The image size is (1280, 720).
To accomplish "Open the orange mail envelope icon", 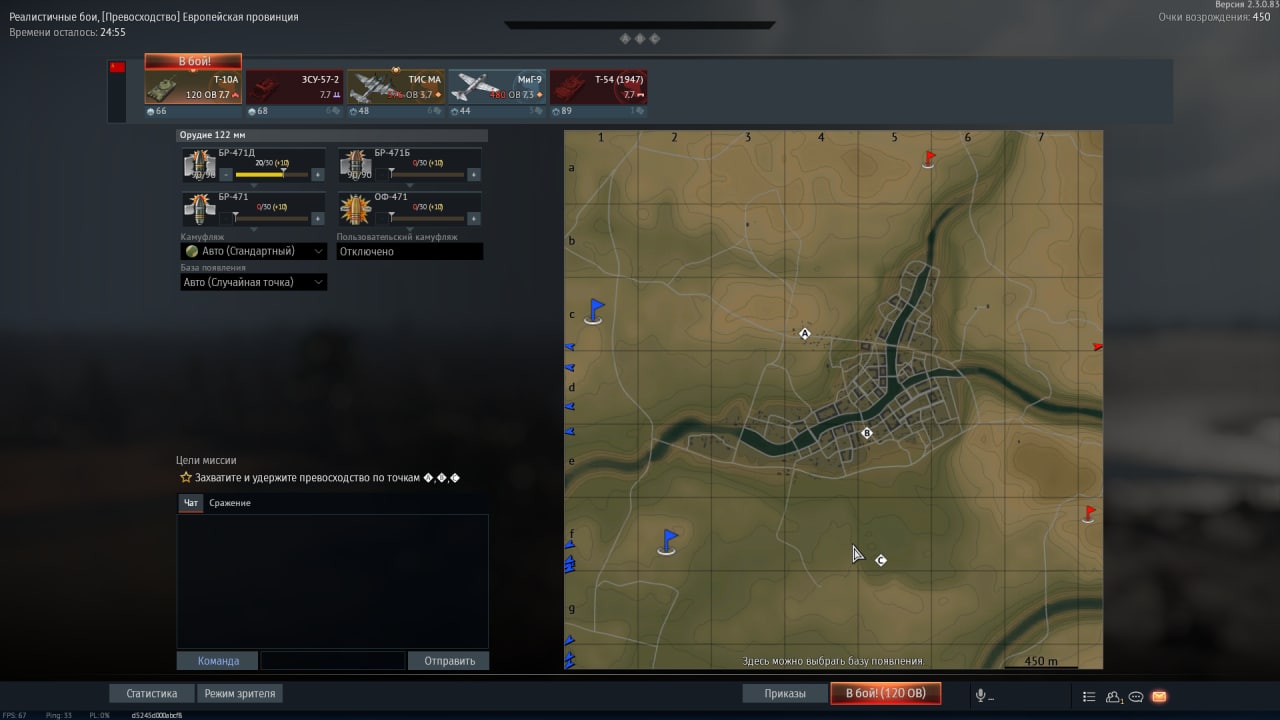I will [x=1159, y=696].
